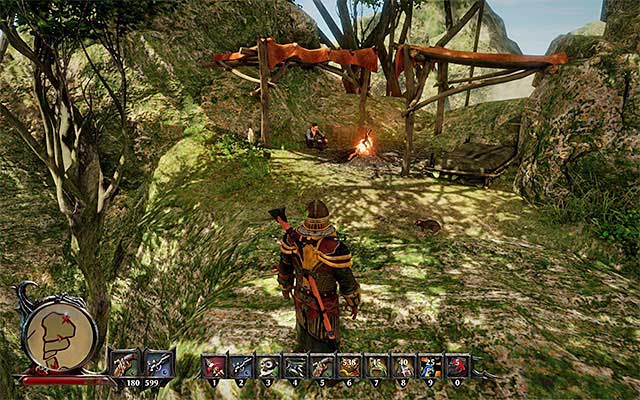Select the ammo slot showing 599
This screenshot has width=640, height=400.
[159, 364]
